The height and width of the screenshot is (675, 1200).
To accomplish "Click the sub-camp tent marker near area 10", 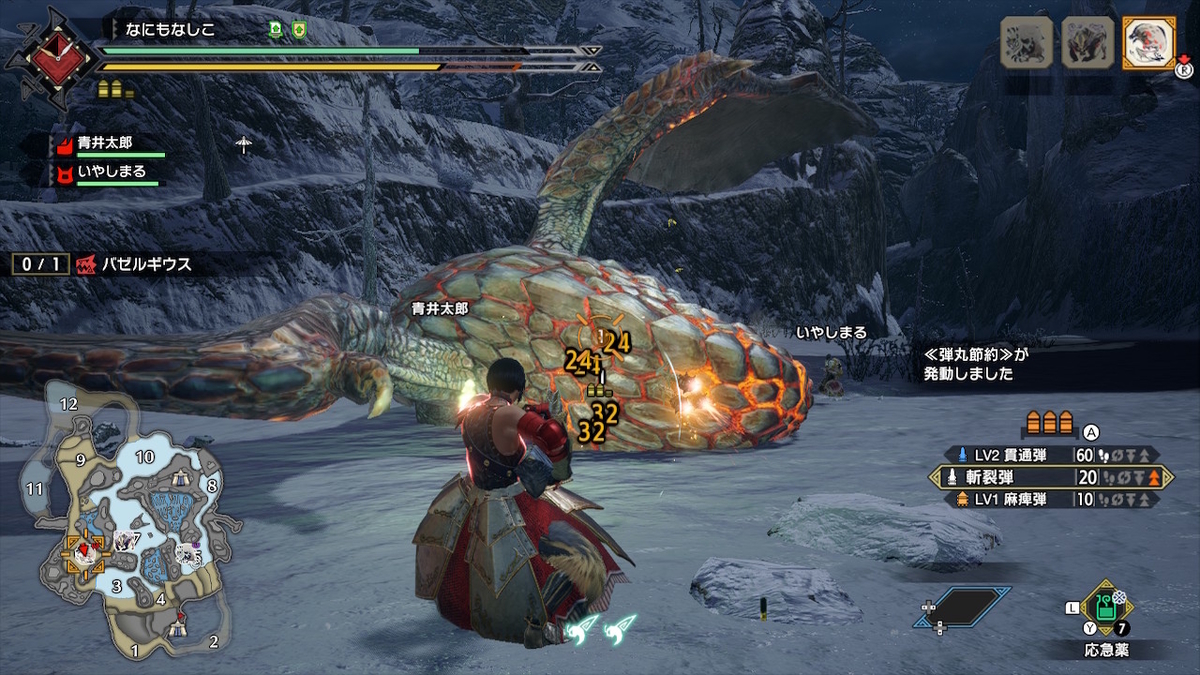I will [x=182, y=480].
